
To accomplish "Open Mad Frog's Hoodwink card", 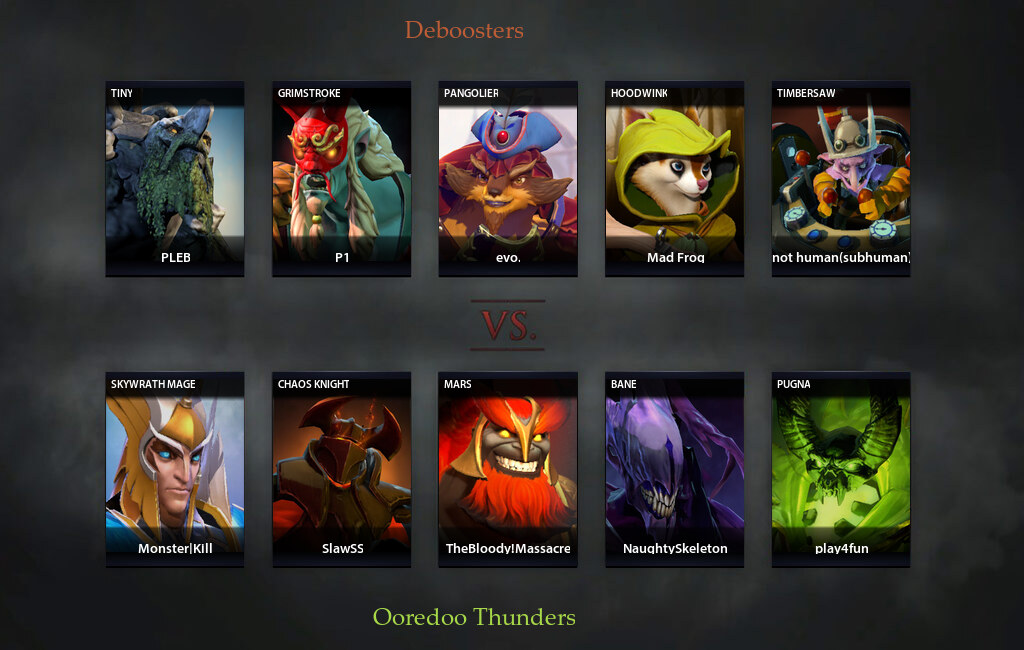I will (674, 178).
